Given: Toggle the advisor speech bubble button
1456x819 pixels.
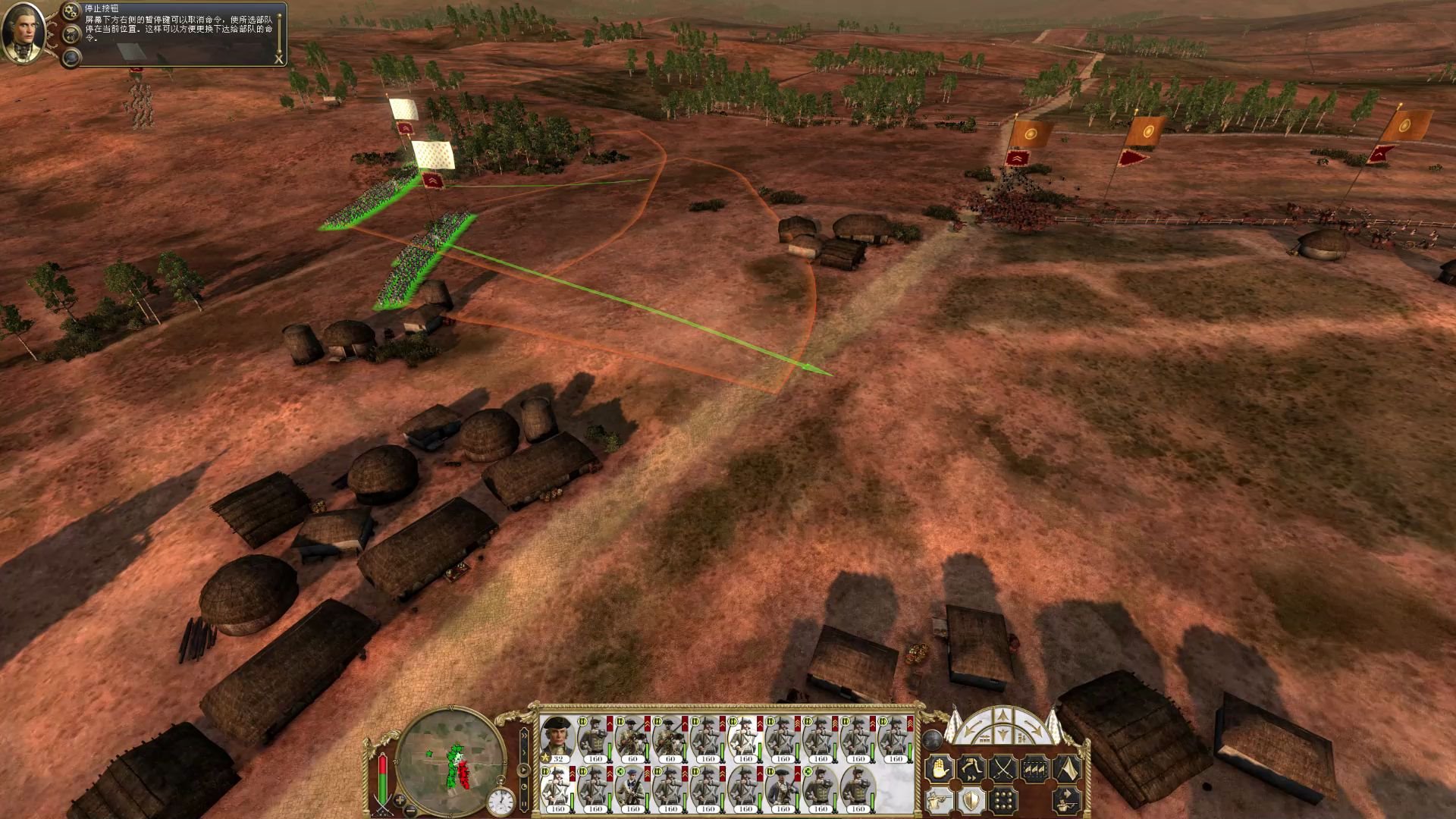Looking at the screenshot, I should tap(72, 34).
